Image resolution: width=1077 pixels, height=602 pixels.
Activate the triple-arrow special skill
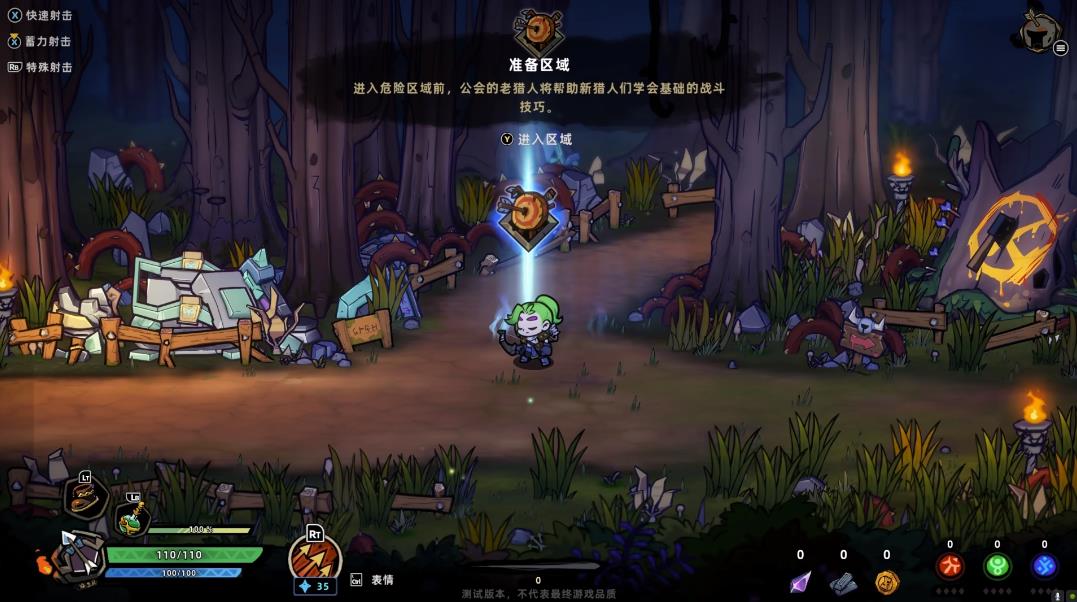click(315, 558)
